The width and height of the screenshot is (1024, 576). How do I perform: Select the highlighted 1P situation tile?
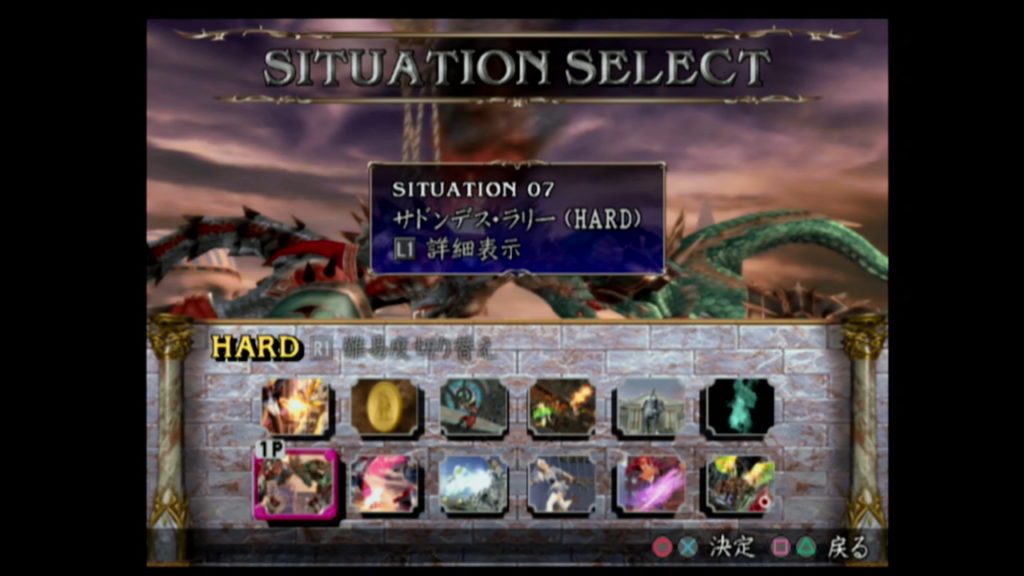point(296,484)
